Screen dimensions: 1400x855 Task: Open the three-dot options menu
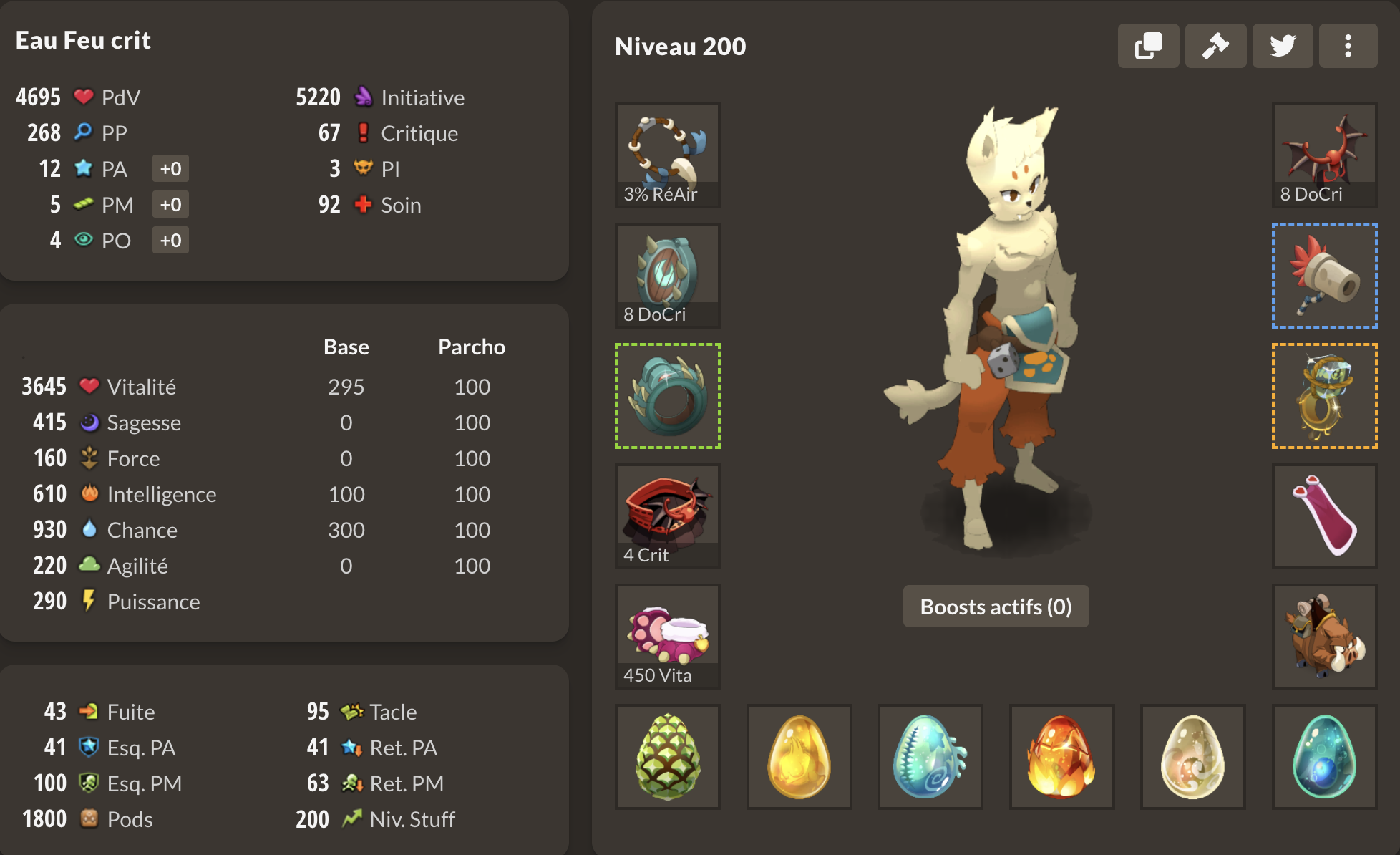click(1348, 45)
